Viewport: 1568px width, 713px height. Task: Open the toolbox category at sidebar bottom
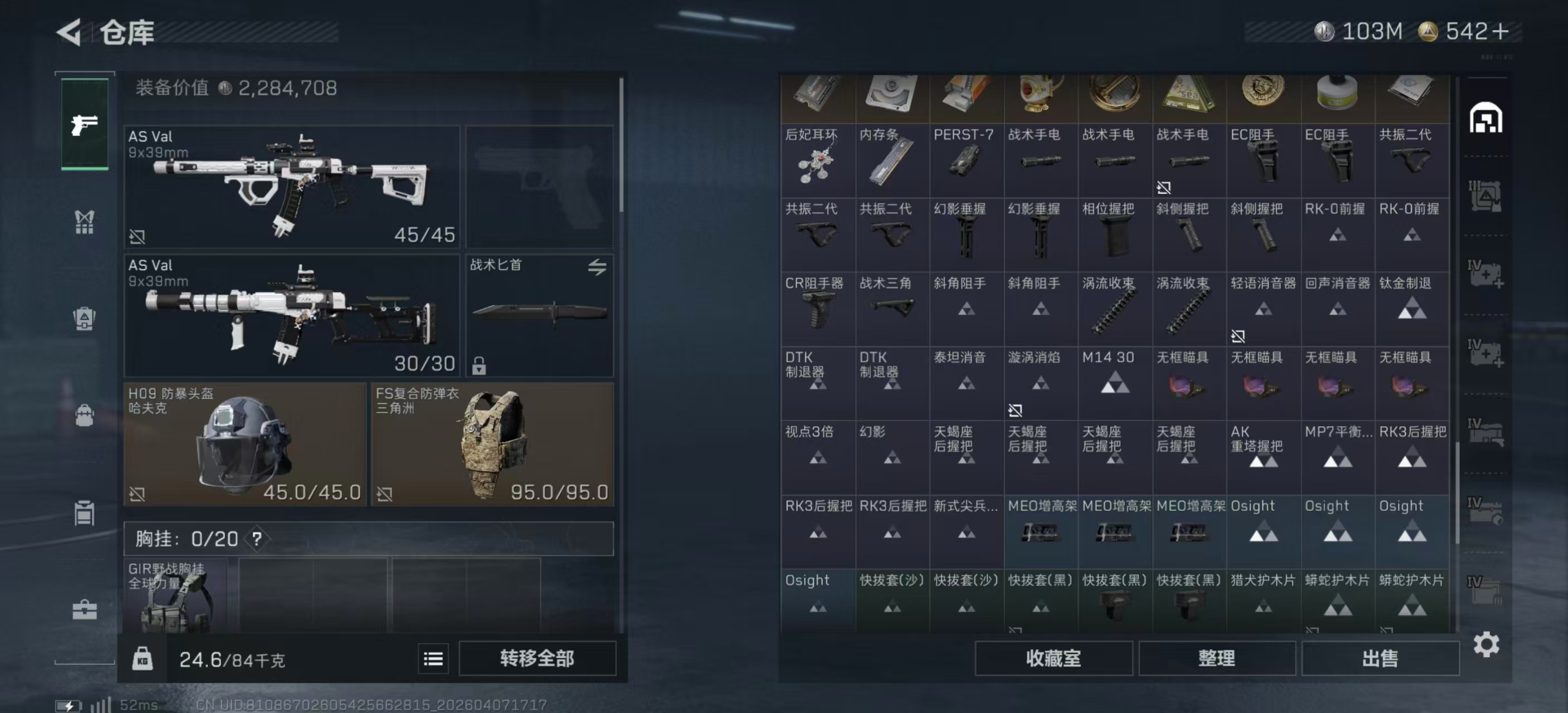[85, 609]
